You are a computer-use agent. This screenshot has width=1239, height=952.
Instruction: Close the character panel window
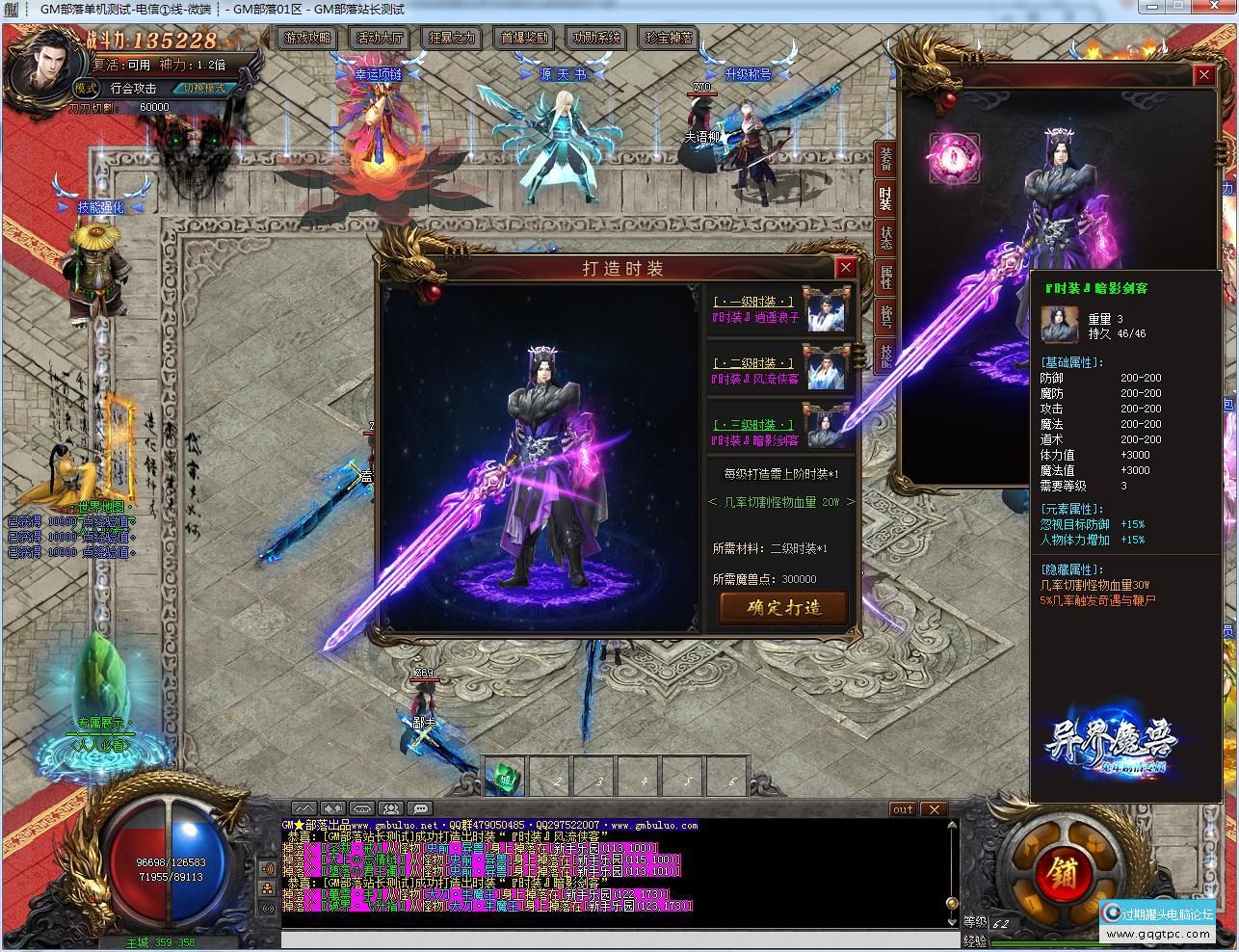click(1203, 74)
